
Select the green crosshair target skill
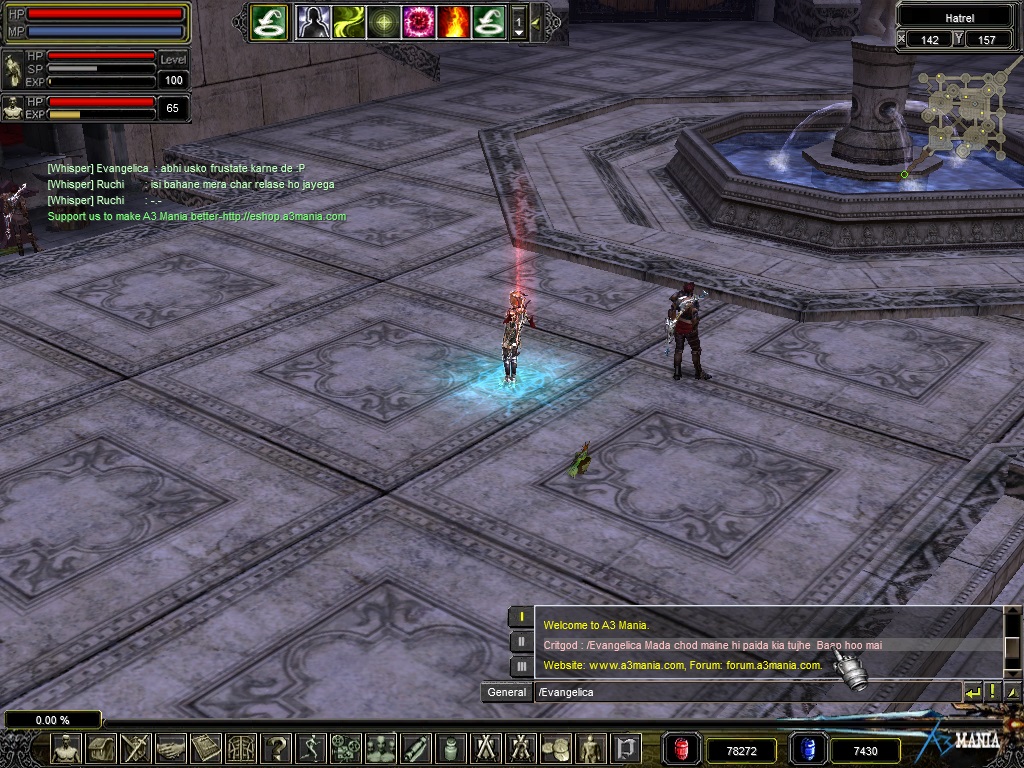[x=383, y=21]
